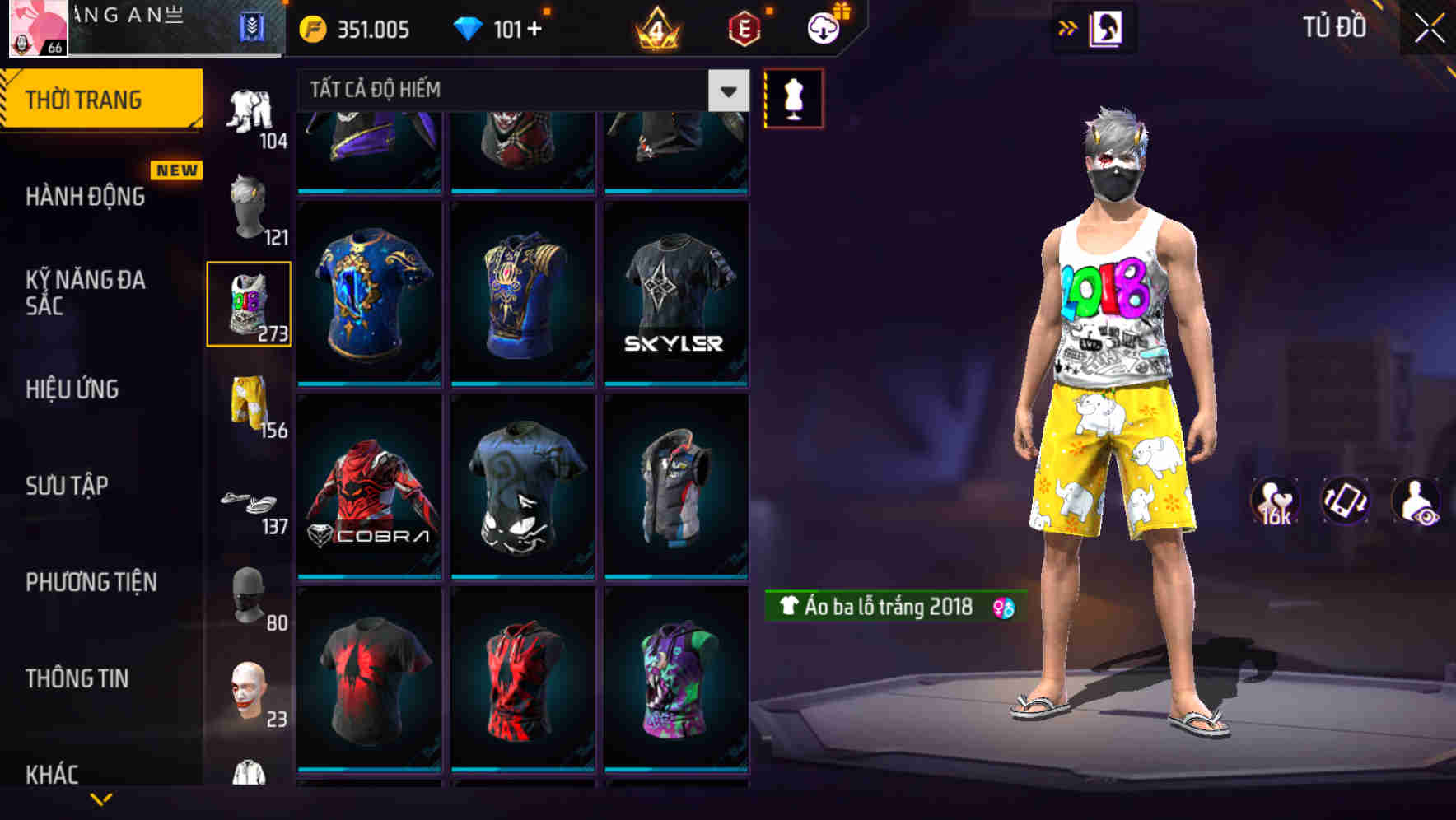
Task: Open the TẤT CẢ ĐỘ HIẾM rarity dropdown
Action: click(x=519, y=90)
